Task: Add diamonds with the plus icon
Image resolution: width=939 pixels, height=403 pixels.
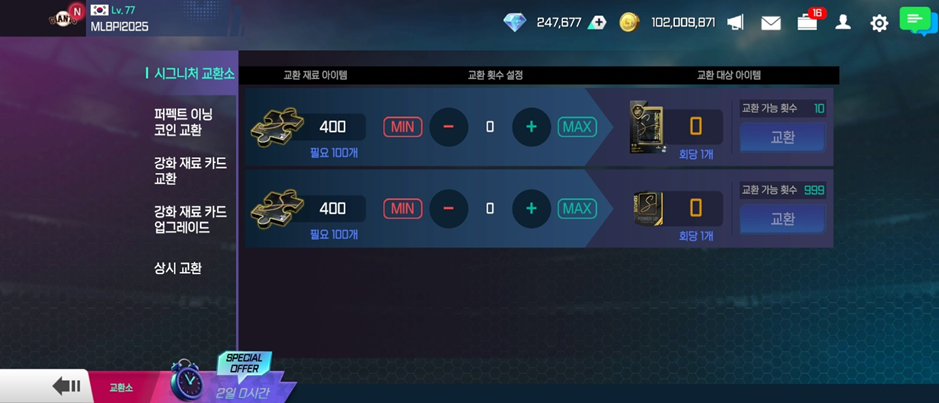Action: (x=597, y=22)
